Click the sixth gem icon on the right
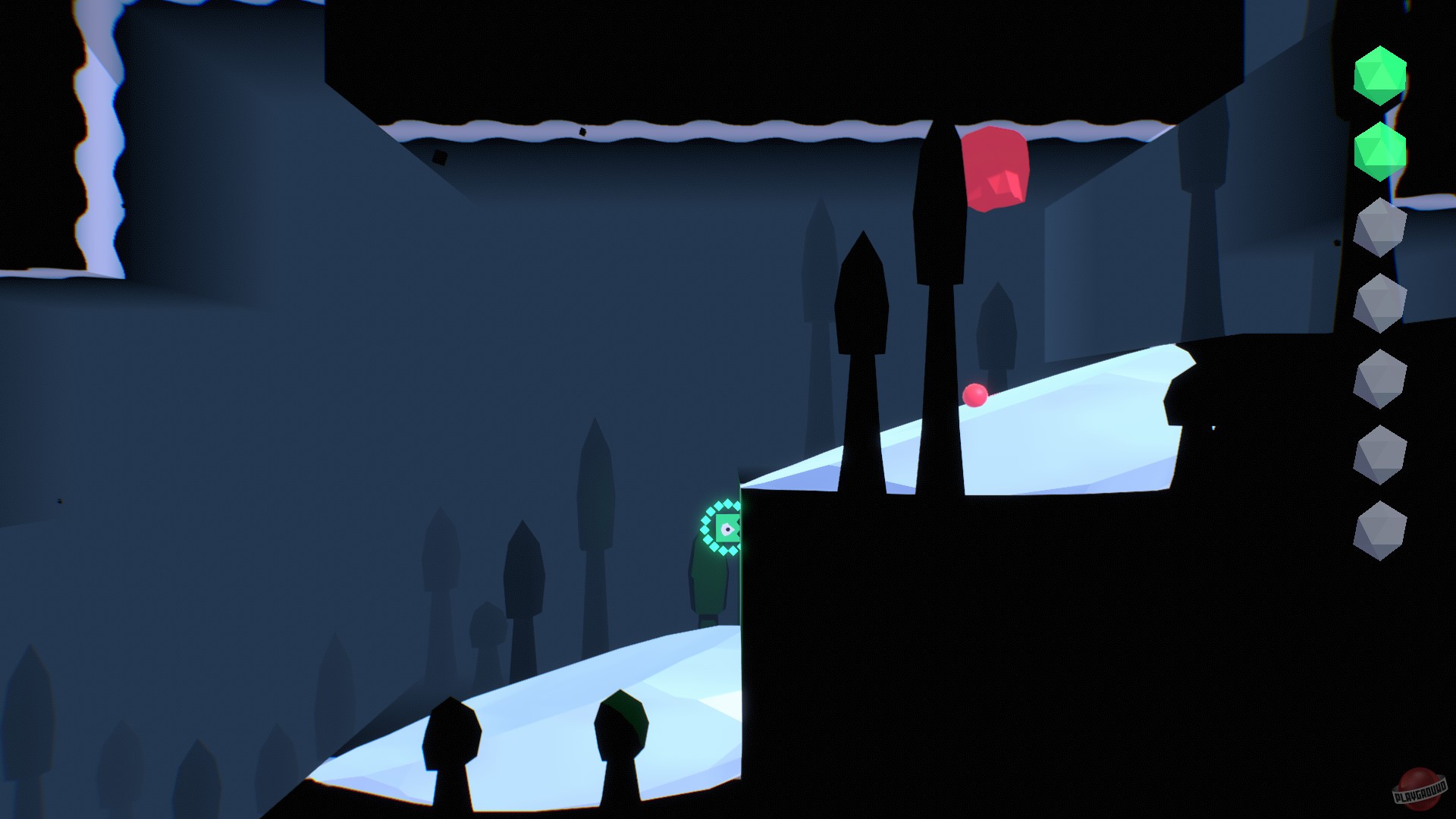The image size is (1456, 819). point(1380,450)
